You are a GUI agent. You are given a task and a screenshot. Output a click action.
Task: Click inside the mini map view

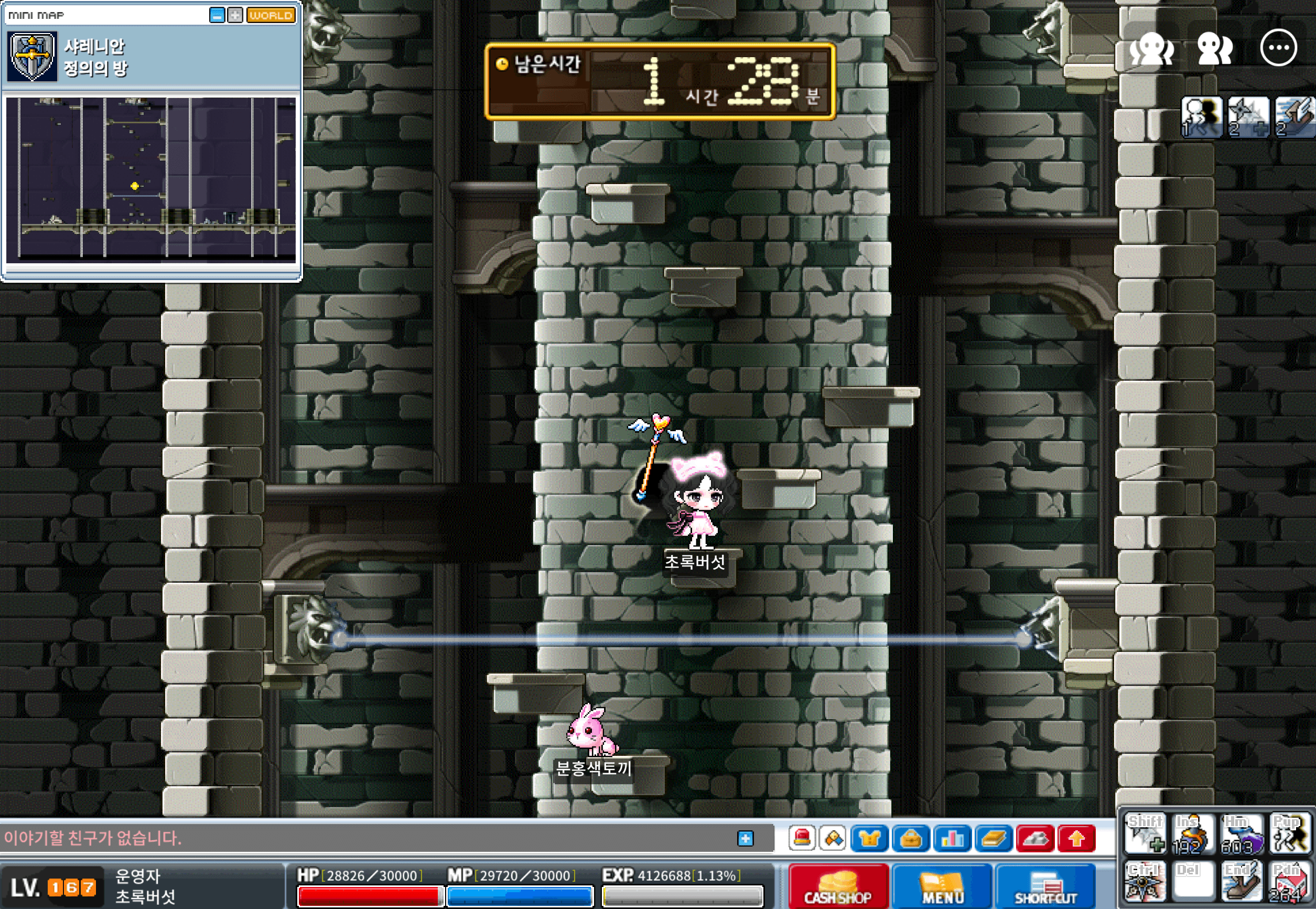(151, 178)
